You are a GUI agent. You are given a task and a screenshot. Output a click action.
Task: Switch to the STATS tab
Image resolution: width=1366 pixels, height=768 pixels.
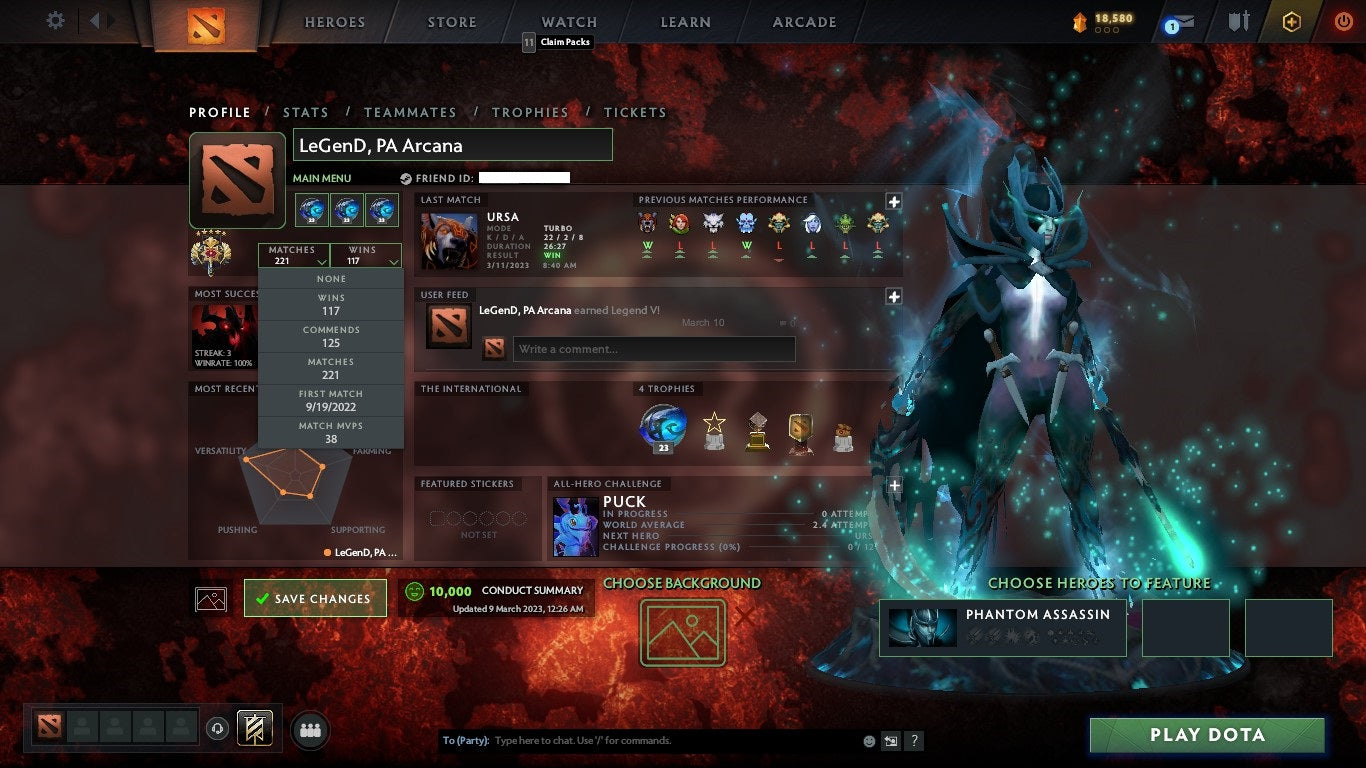(x=306, y=112)
